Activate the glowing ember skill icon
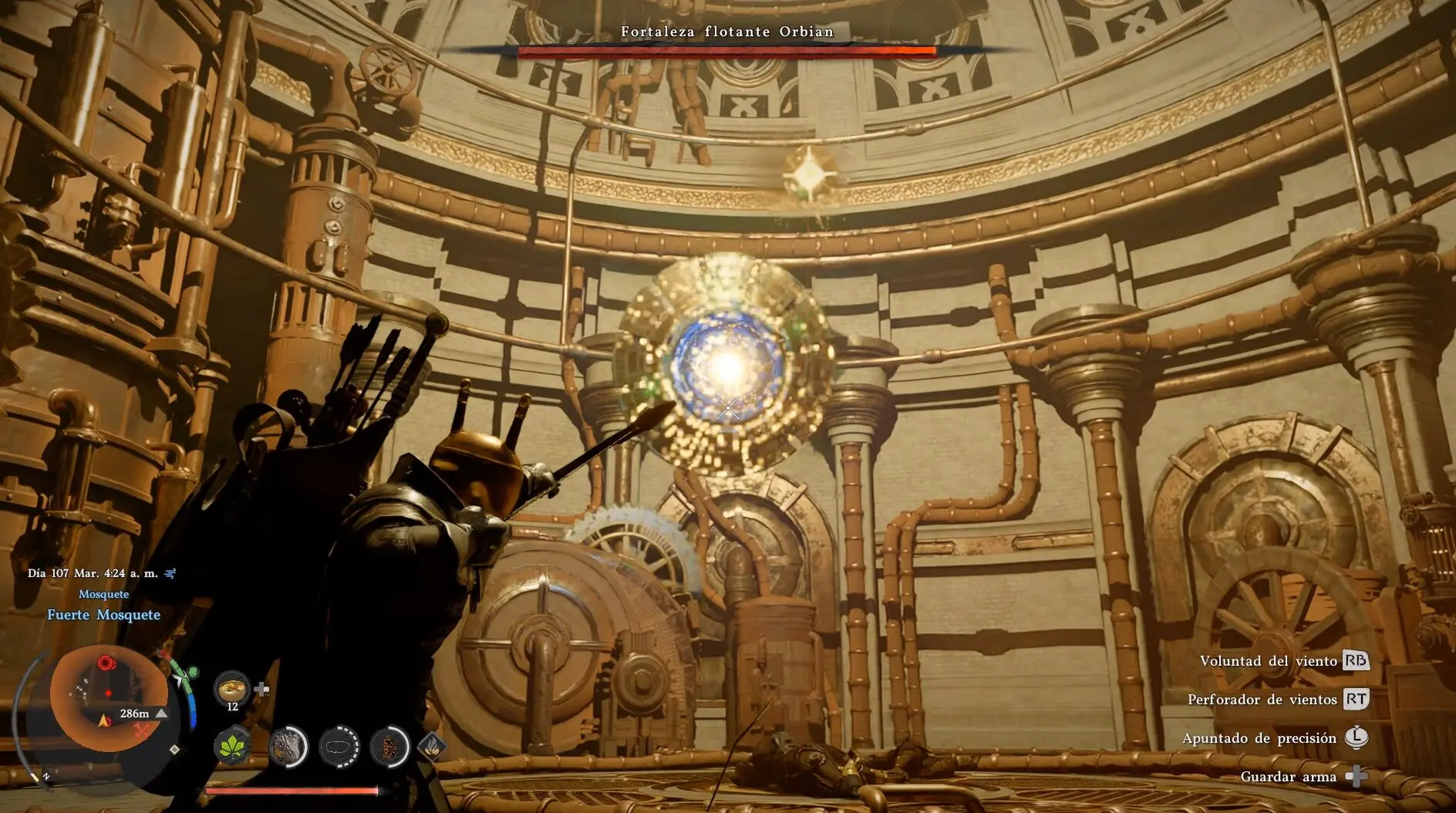The width and height of the screenshot is (1456, 813). 389,747
